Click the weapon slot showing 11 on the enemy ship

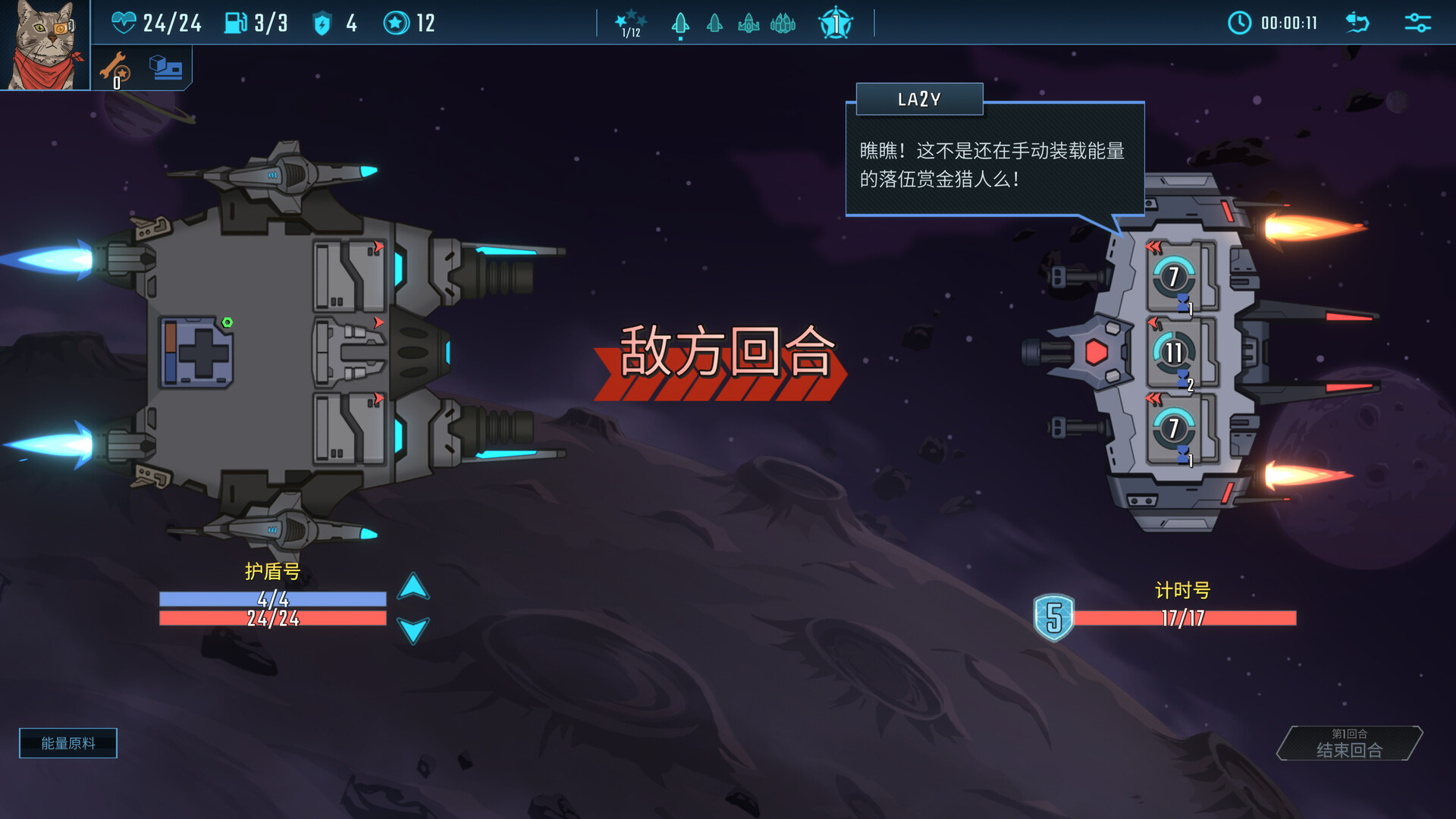[1174, 351]
